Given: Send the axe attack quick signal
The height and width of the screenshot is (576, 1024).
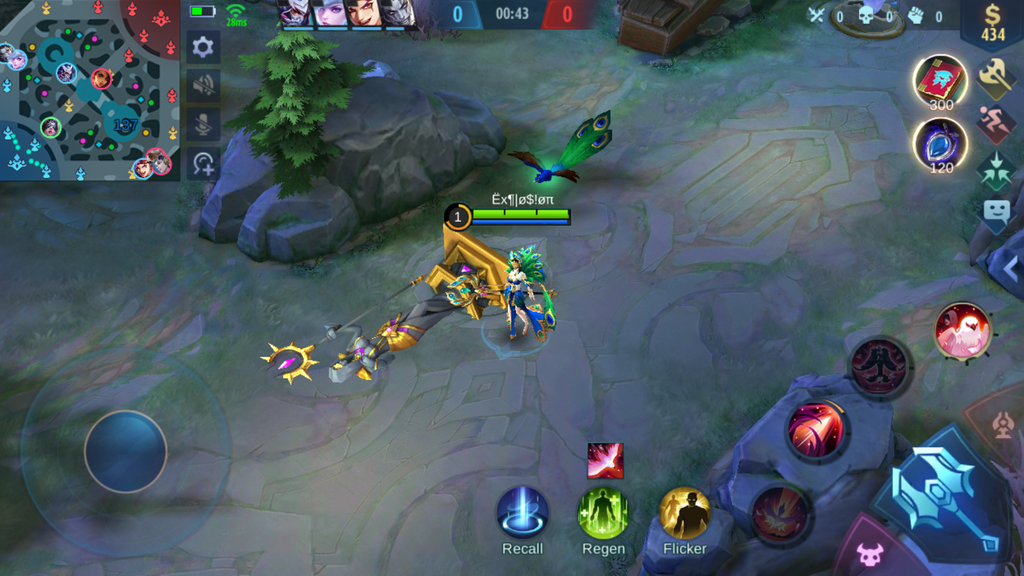Looking at the screenshot, I should coord(996,75).
